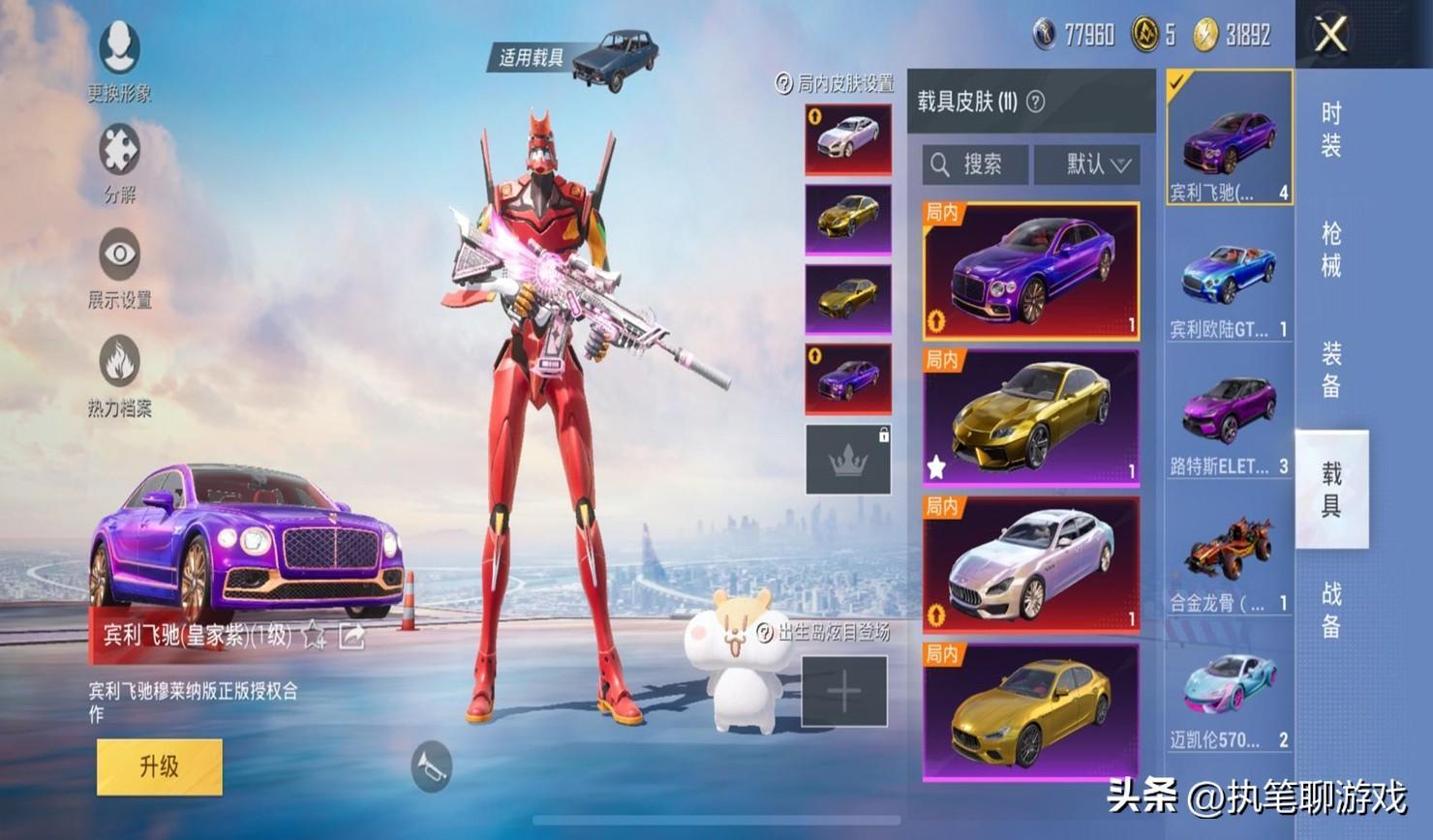Viewport: 1433px width, 840px height.
Task: Open the 枪械 firearms tab
Action: [x=1331, y=249]
